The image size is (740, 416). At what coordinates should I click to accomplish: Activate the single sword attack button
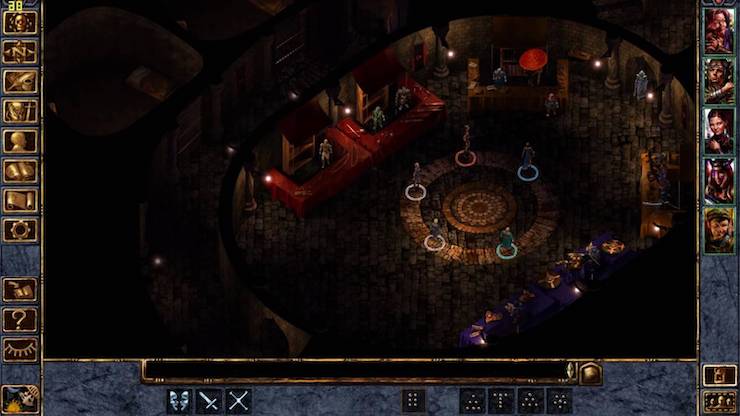[209, 401]
